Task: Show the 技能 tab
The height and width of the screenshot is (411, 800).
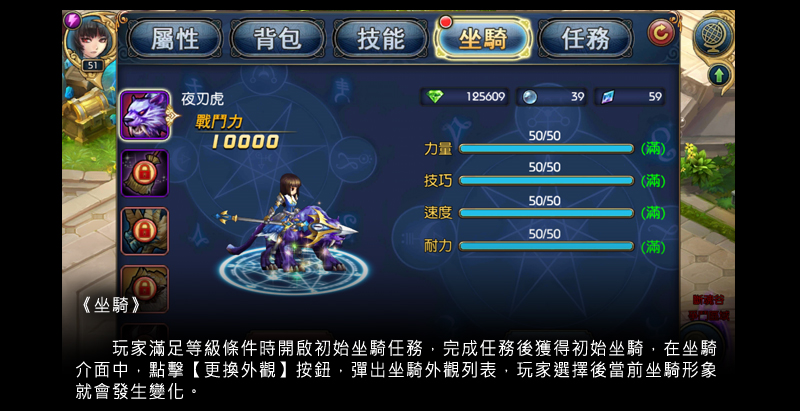Action: click(x=381, y=38)
